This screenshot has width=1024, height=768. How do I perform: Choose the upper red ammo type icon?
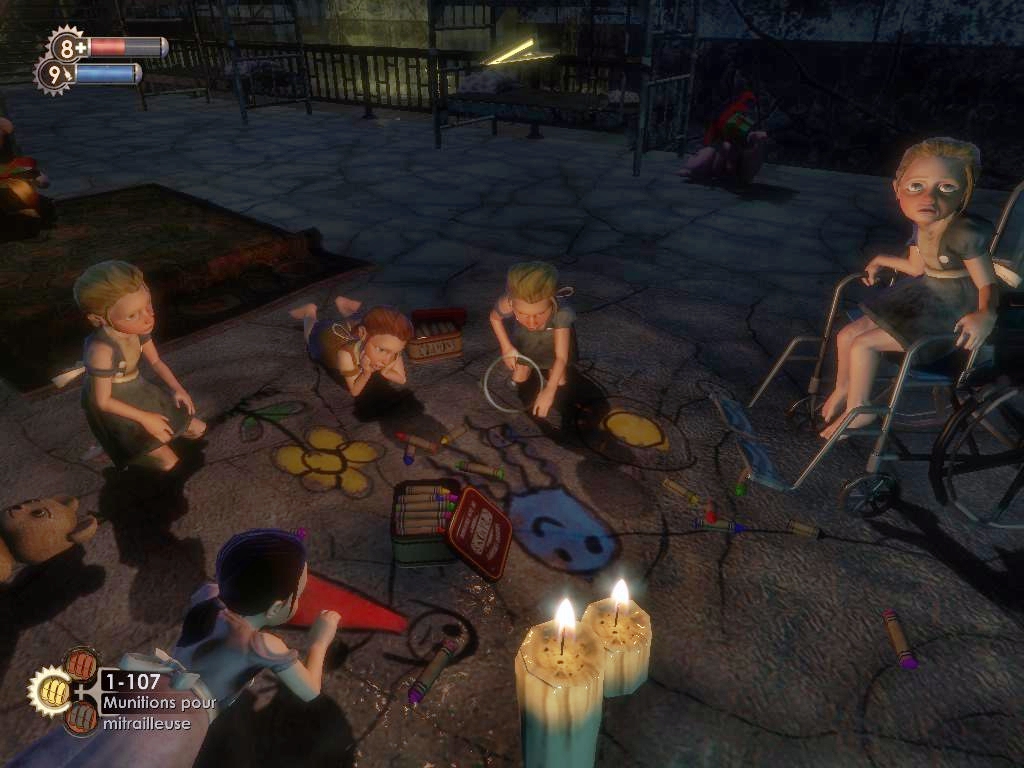click(80, 665)
